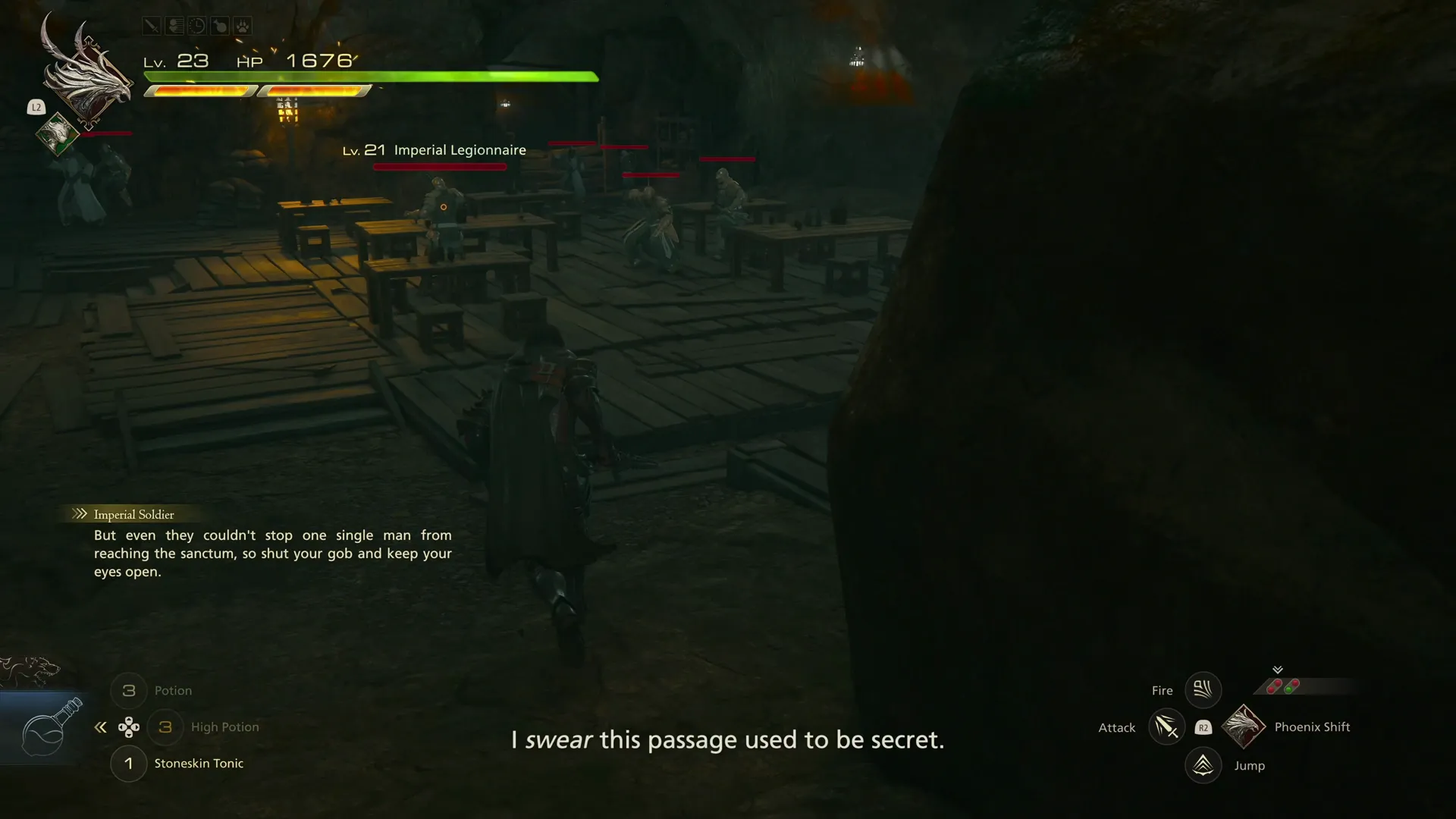Image resolution: width=1456 pixels, height=819 pixels.
Task: Select the Imperial Legionnaire nameplate
Action: (435, 150)
